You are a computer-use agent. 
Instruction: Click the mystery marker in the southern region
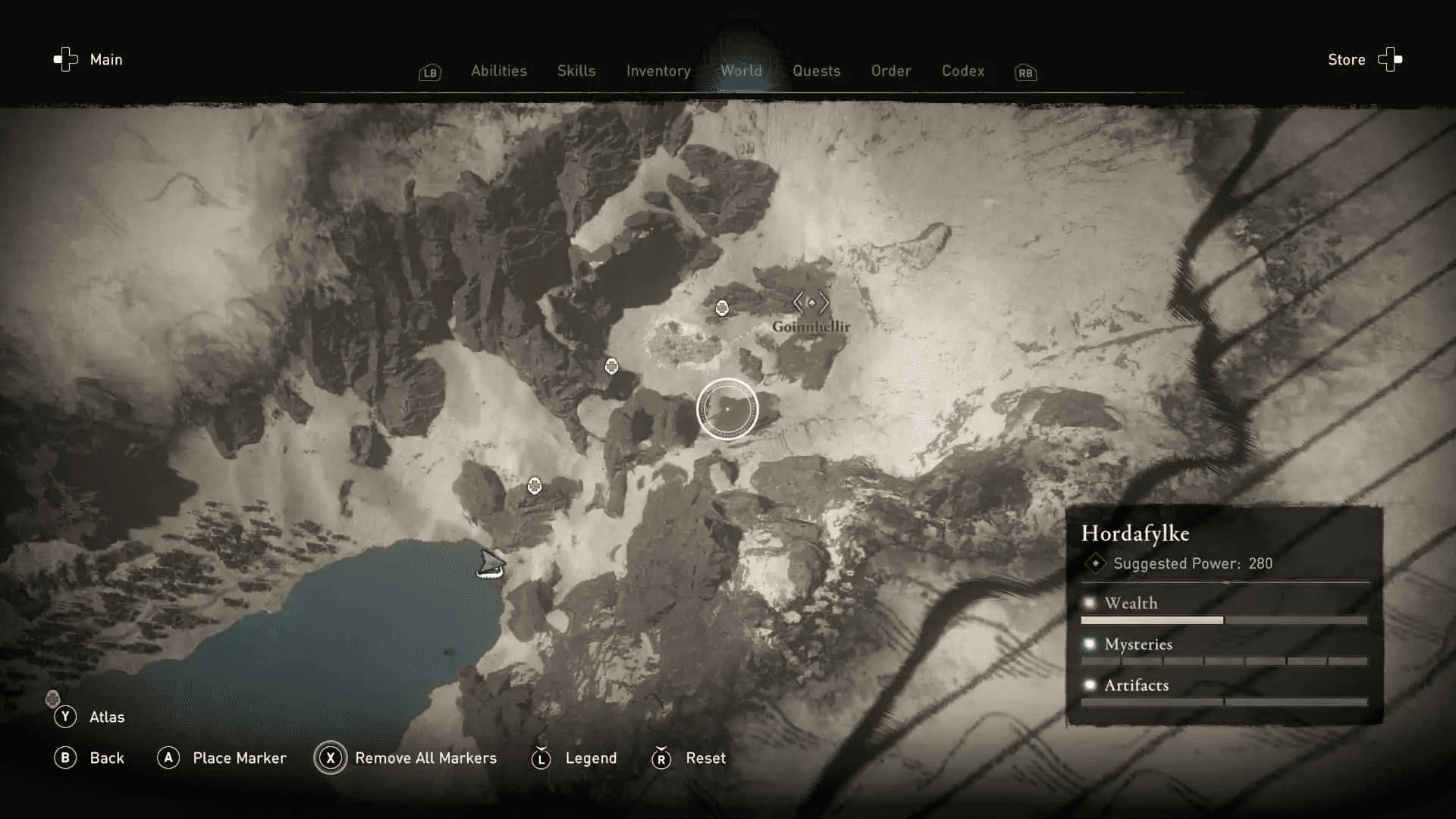coord(534,484)
